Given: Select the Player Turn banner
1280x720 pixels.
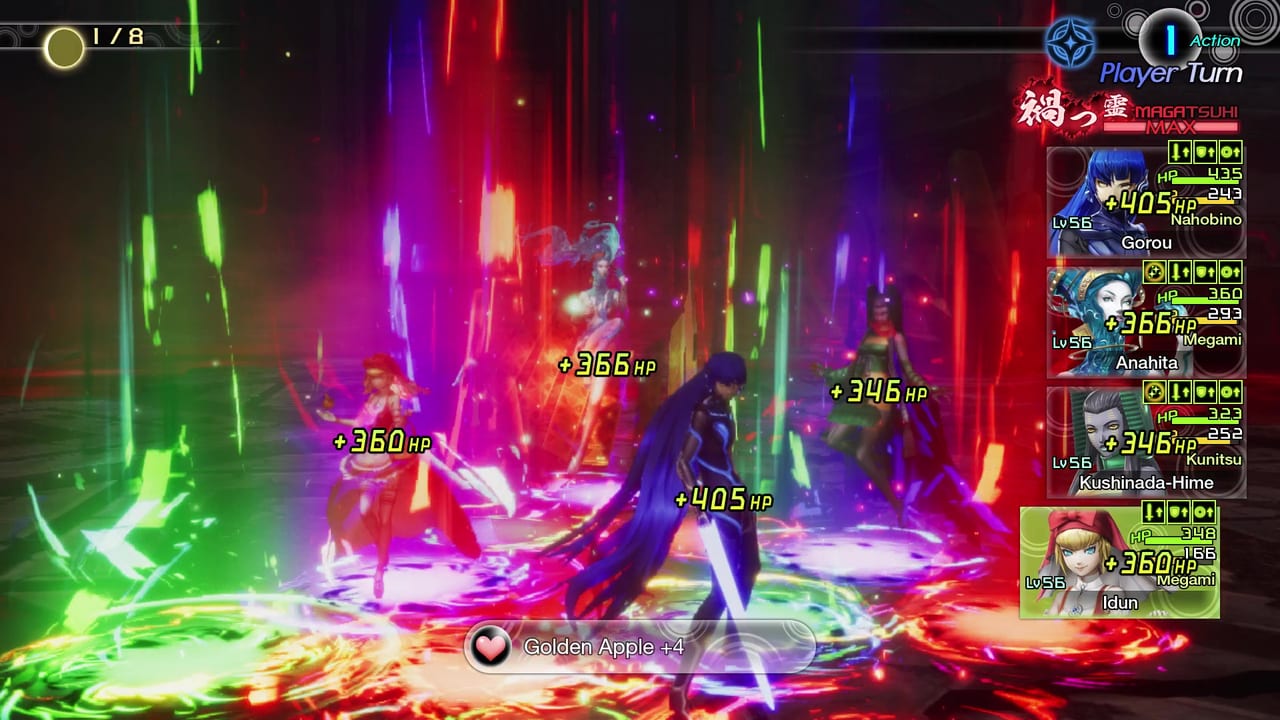Looking at the screenshot, I should point(1170,71).
